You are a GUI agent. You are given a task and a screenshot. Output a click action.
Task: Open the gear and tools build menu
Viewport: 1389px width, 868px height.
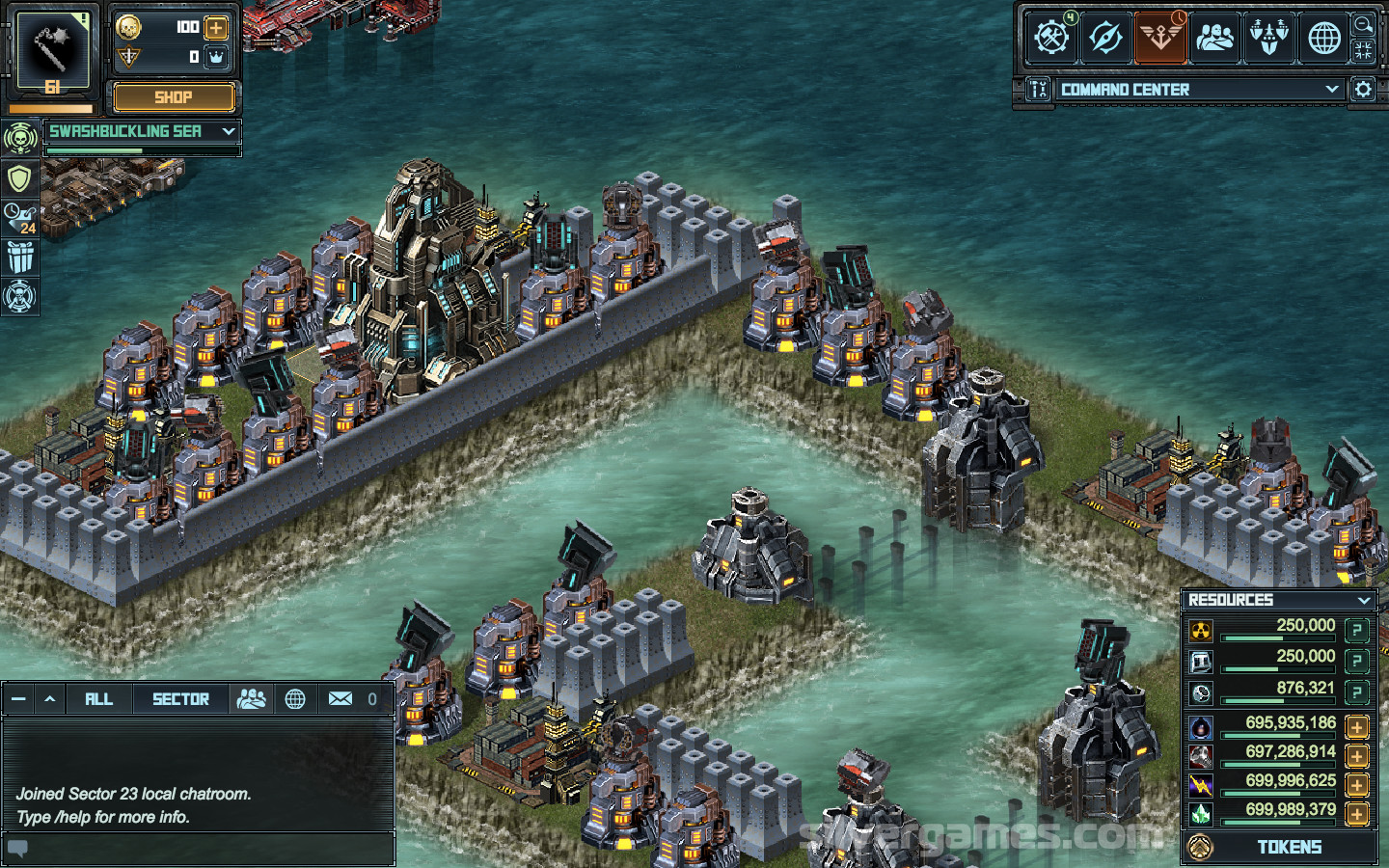pyautogui.click(x=1050, y=38)
